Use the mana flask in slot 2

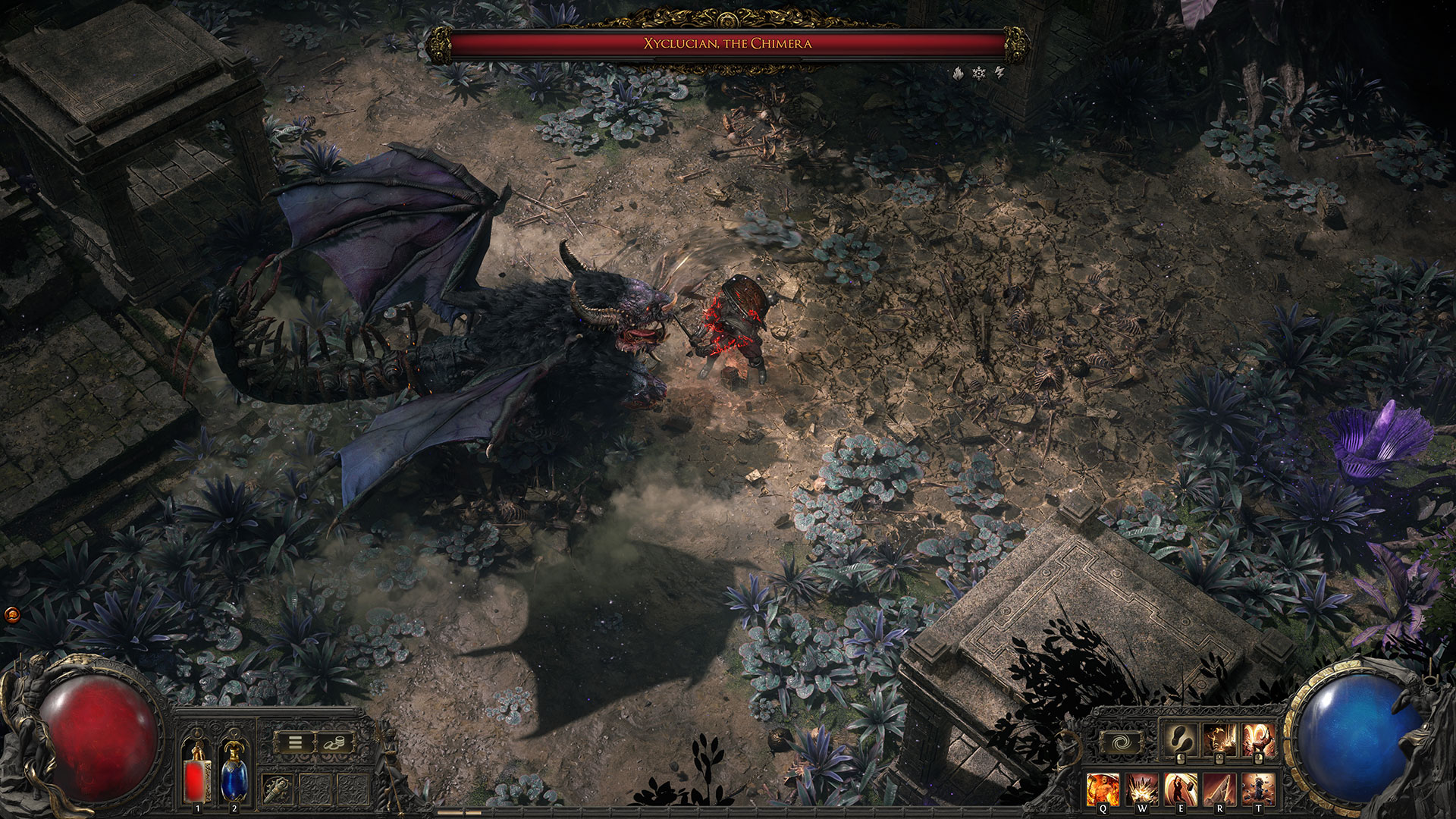[x=234, y=777]
